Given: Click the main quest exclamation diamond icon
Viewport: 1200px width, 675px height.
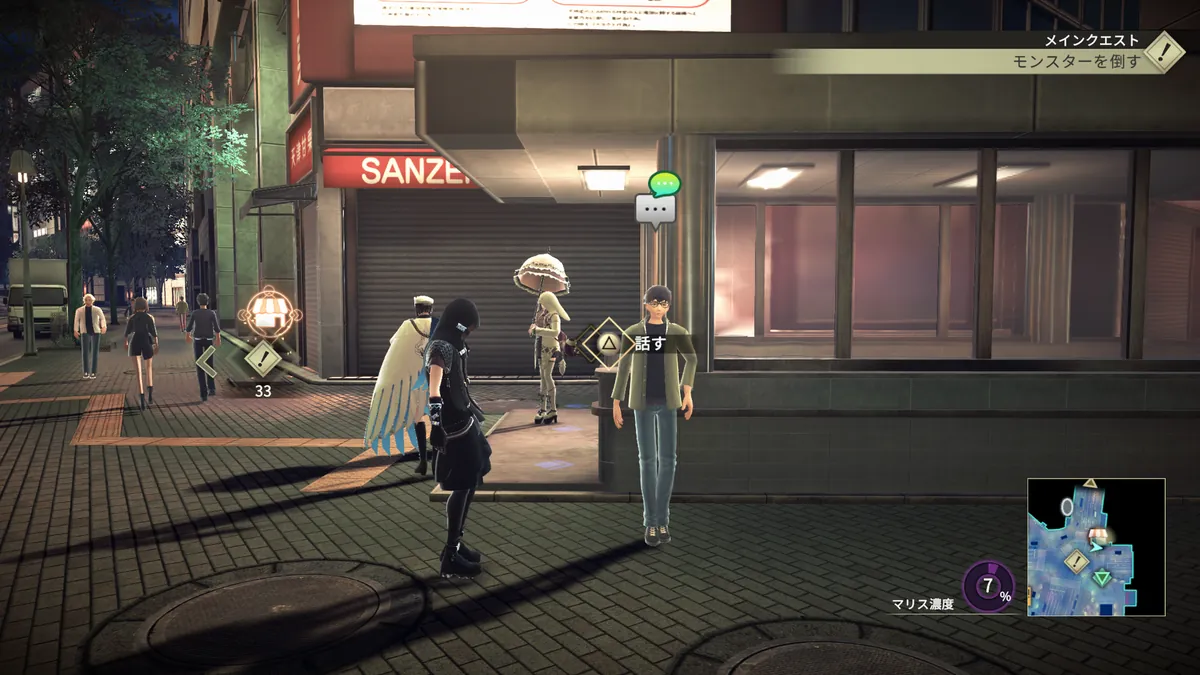Looking at the screenshot, I should click(1164, 52).
